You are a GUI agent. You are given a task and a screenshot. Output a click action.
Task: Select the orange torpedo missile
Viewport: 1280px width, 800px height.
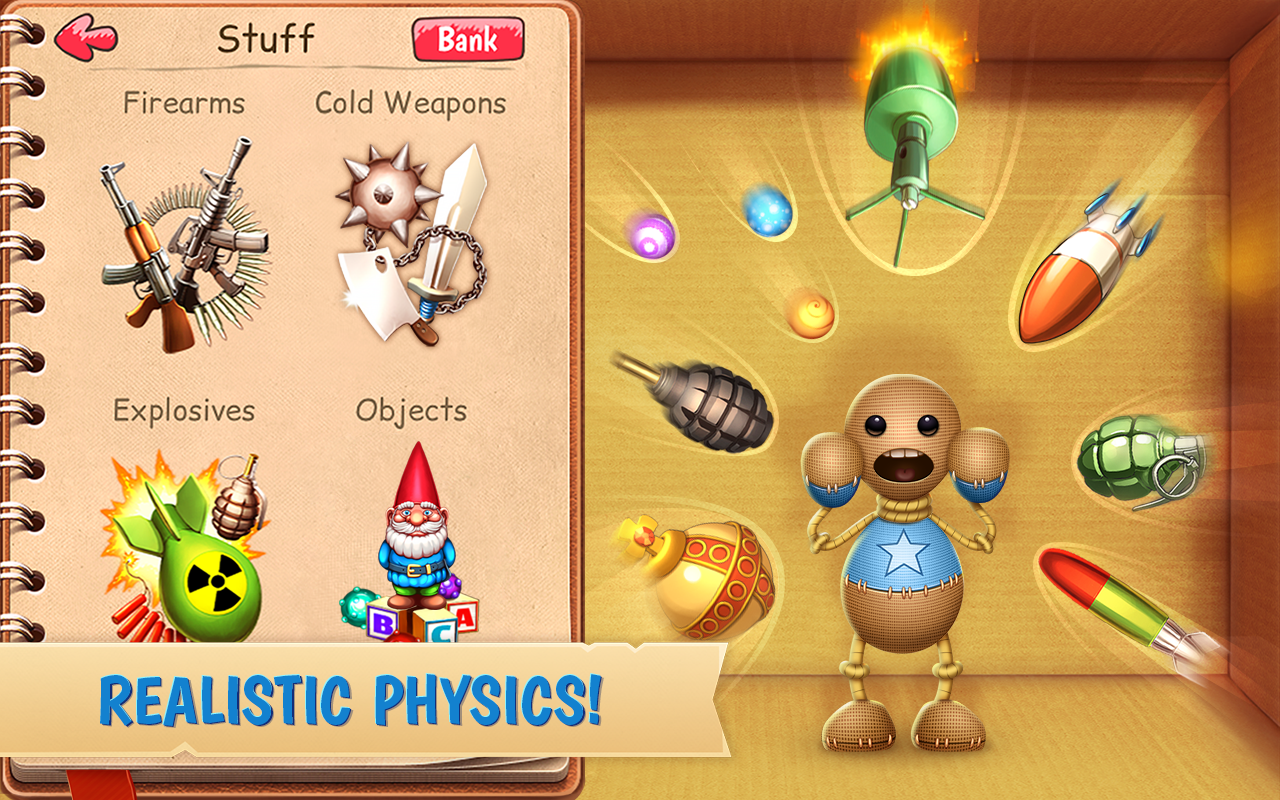pos(1090,260)
